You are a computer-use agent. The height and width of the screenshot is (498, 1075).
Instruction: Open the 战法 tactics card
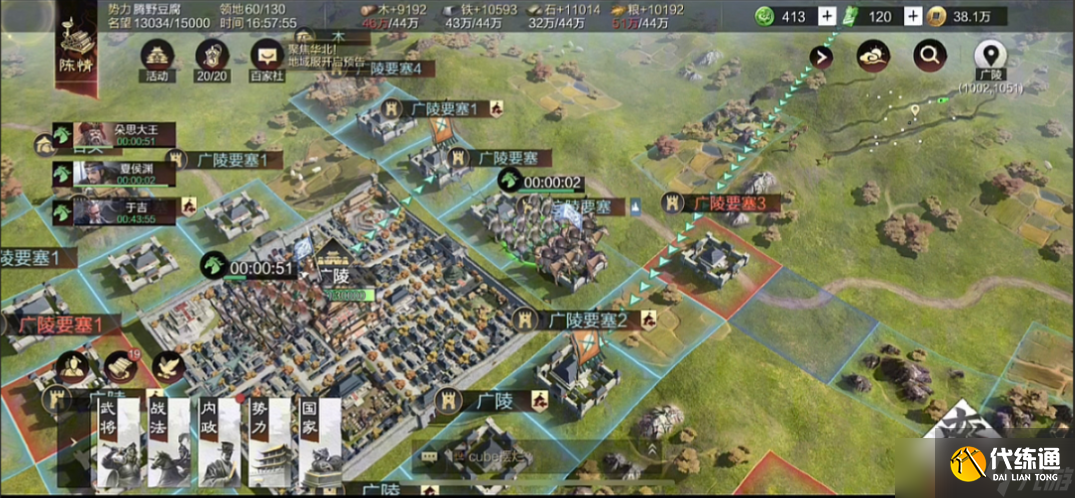[x=169, y=442]
